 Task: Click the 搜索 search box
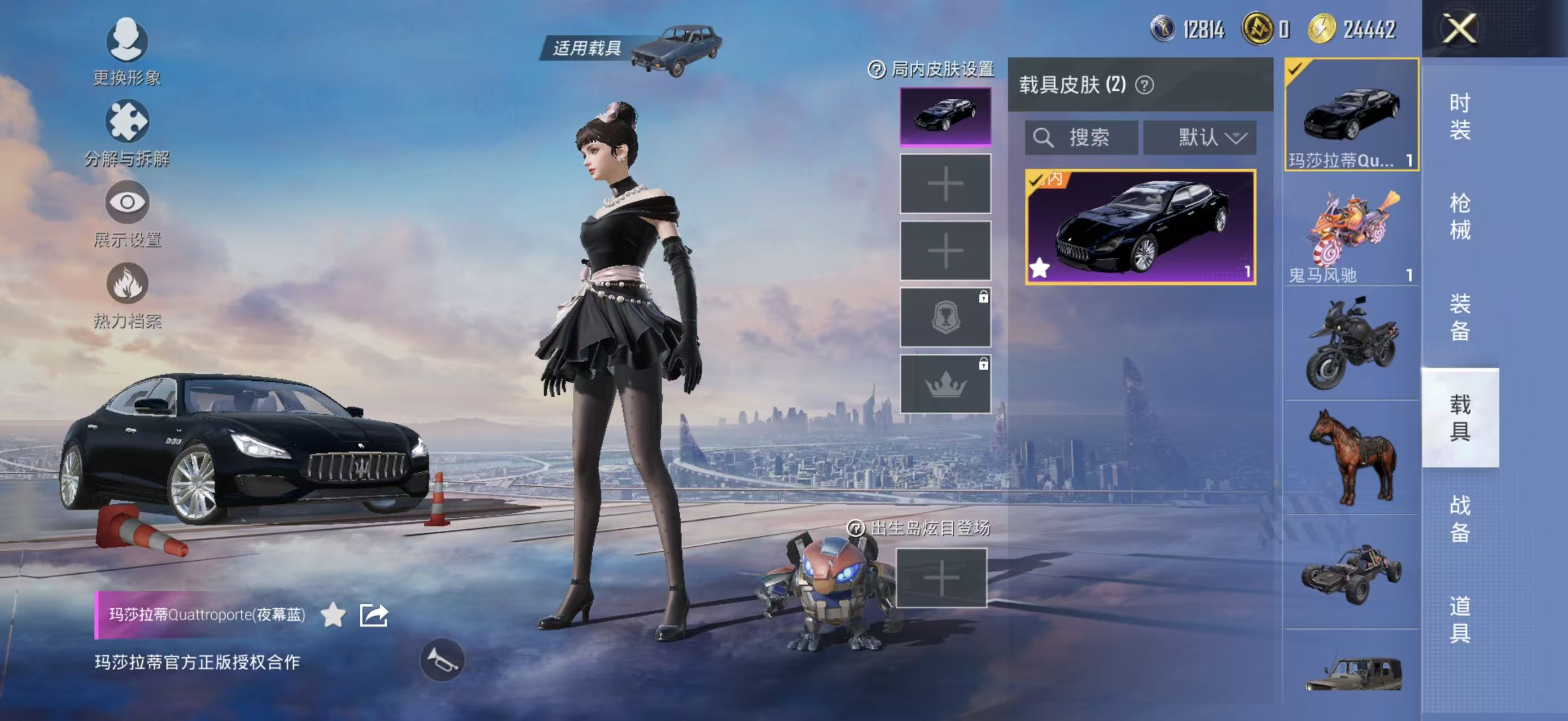tap(1081, 138)
